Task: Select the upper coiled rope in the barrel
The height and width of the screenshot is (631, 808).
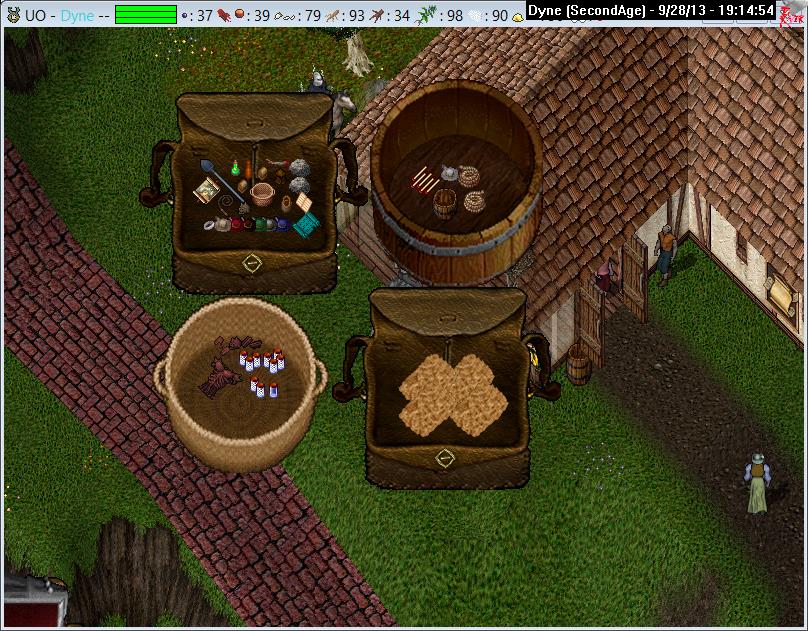Action: tap(468, 177)
